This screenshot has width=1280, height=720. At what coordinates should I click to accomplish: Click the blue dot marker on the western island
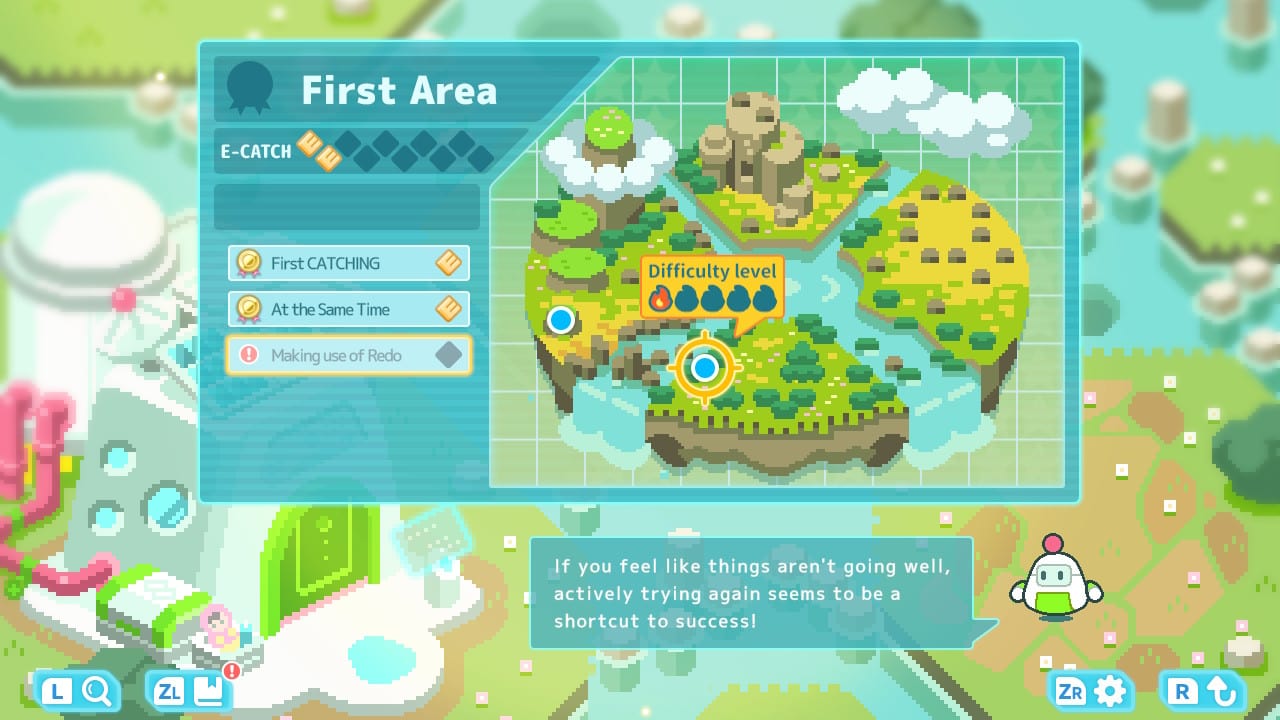561,321
